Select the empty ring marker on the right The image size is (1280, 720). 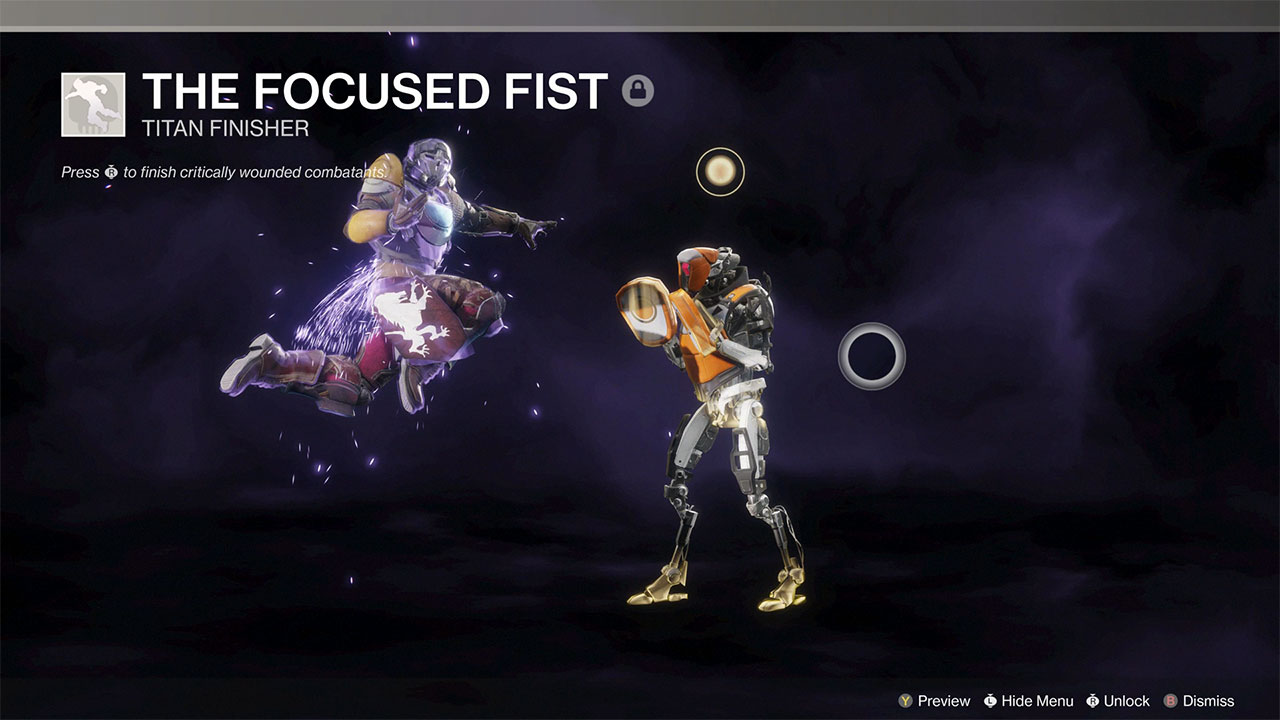872,353
